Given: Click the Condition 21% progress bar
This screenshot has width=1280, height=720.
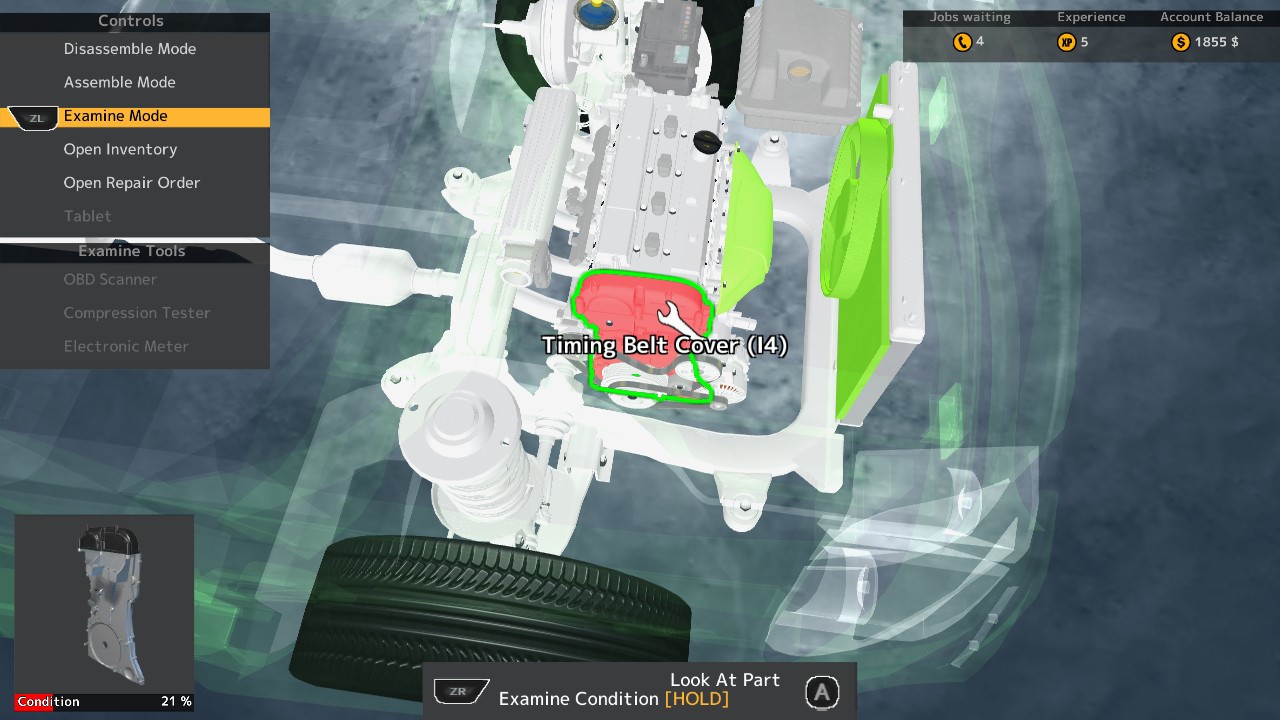Looking at the screenshot, I should tap(103, 701).
